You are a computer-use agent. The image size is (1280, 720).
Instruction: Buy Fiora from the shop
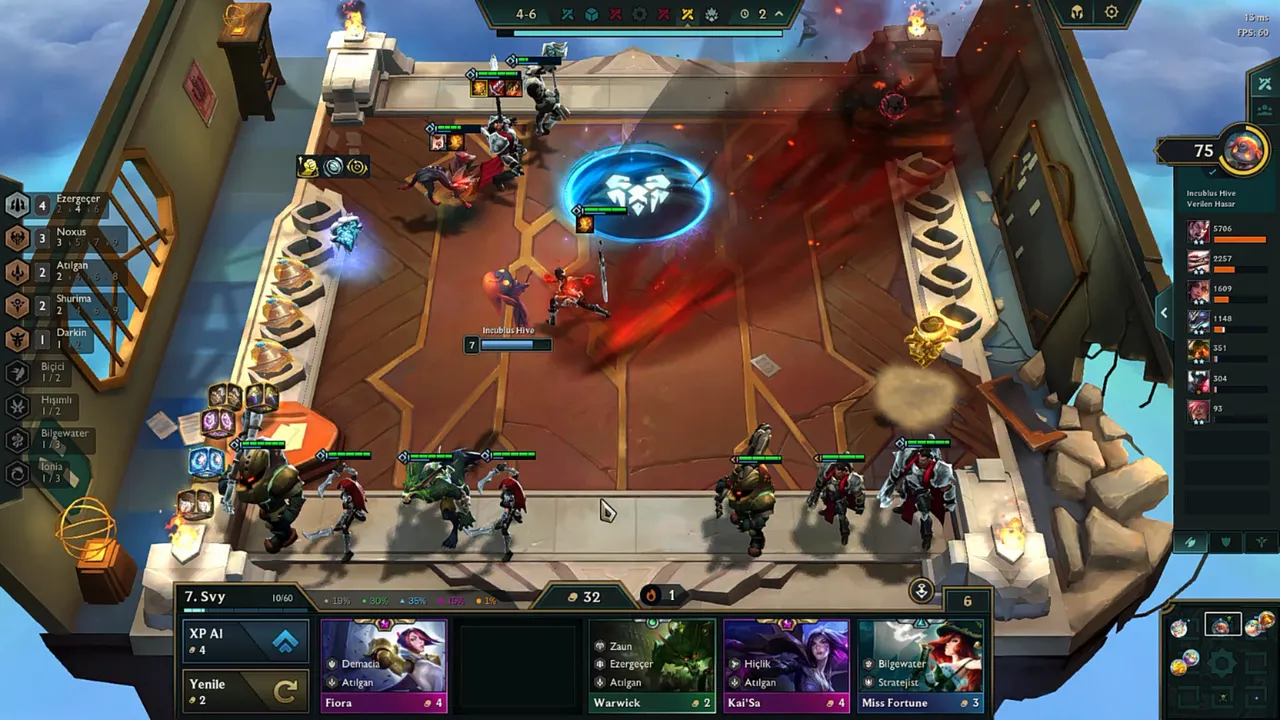pyautogui.click(x=384, y=664)
